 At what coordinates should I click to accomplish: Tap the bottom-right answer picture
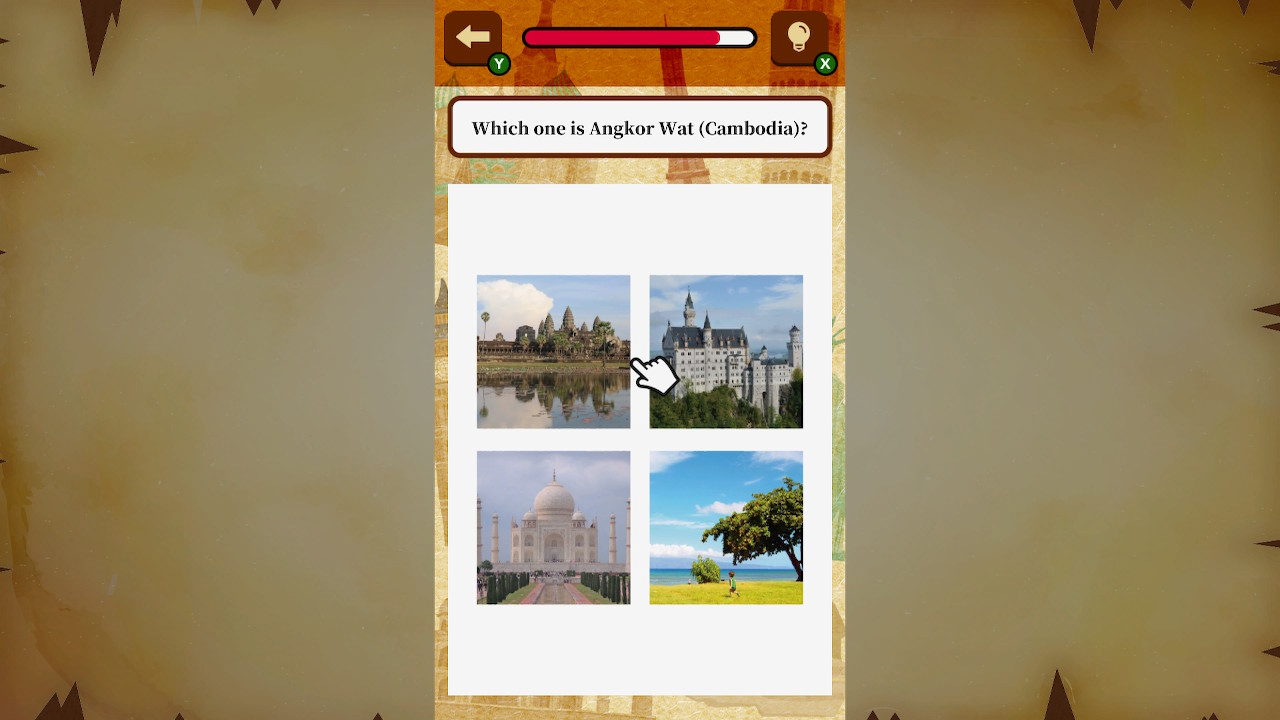click(726, 527)
